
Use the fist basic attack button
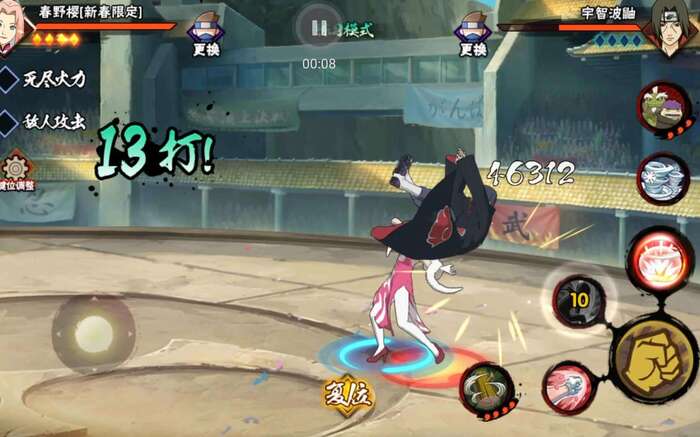click(x=652, y=357)
